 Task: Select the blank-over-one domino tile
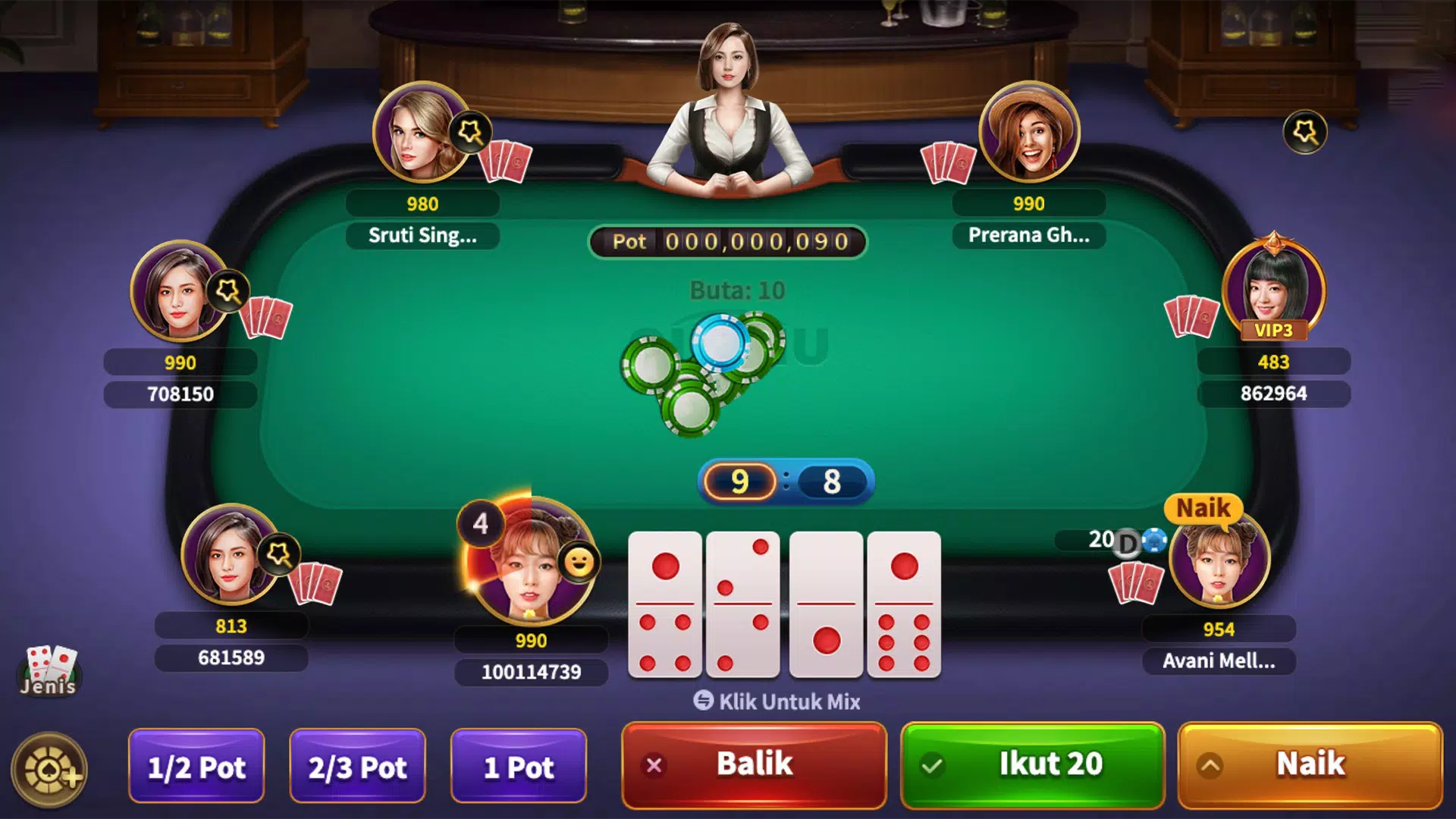(x=826, y=604)
